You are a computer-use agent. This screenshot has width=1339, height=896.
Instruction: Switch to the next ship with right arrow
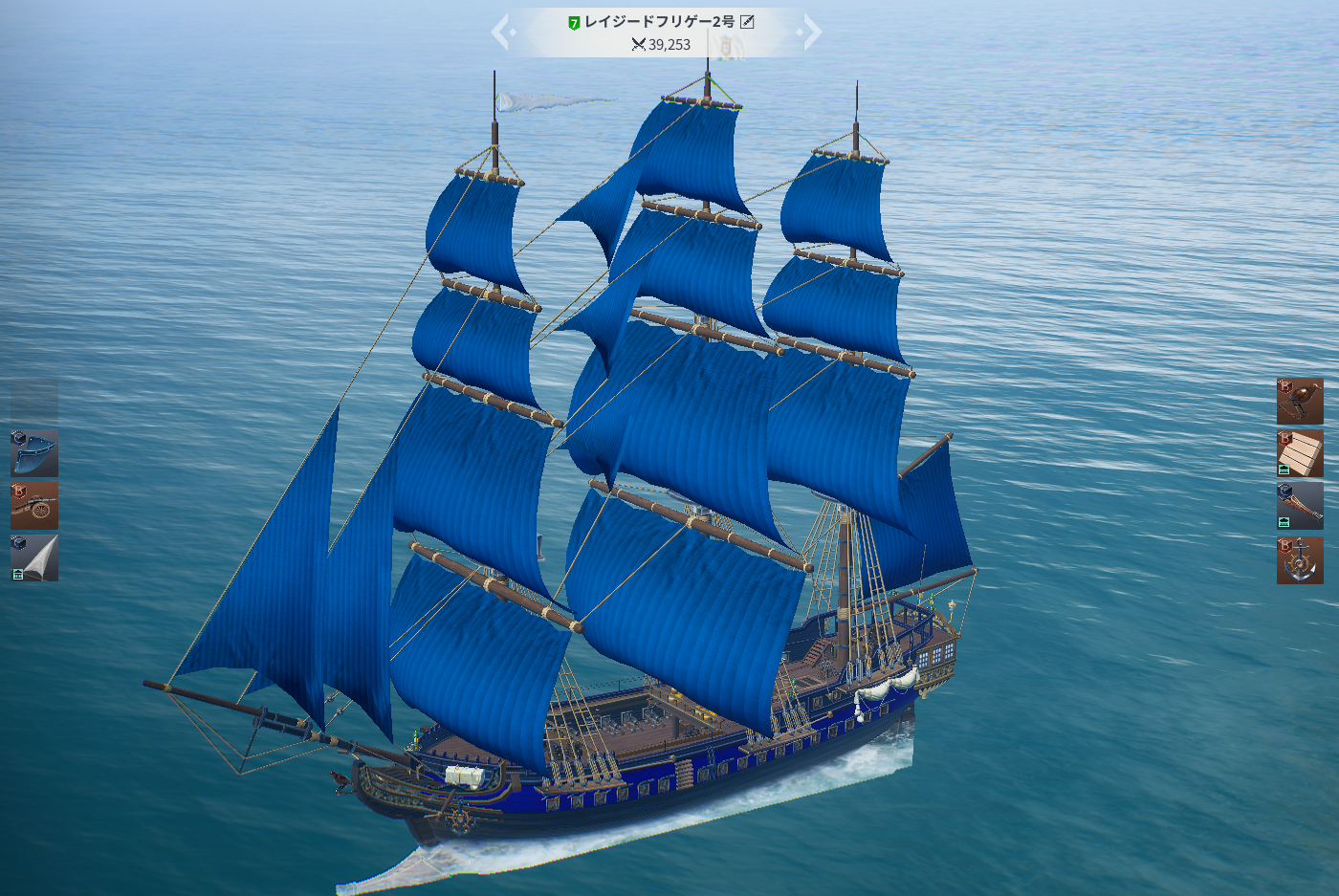[x=812, y=33]
